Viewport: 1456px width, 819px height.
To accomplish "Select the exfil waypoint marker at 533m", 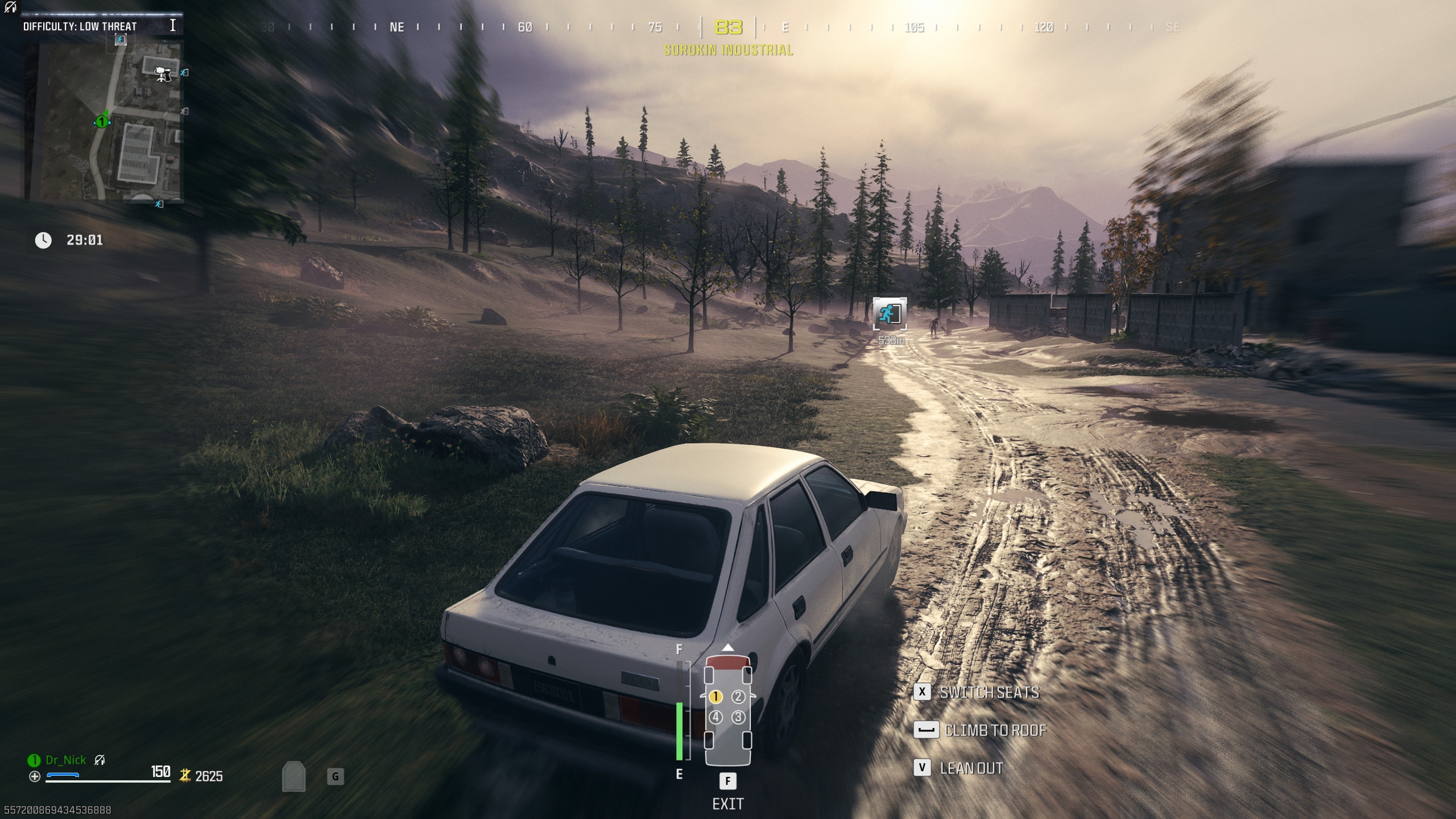I will click(890, 313).
